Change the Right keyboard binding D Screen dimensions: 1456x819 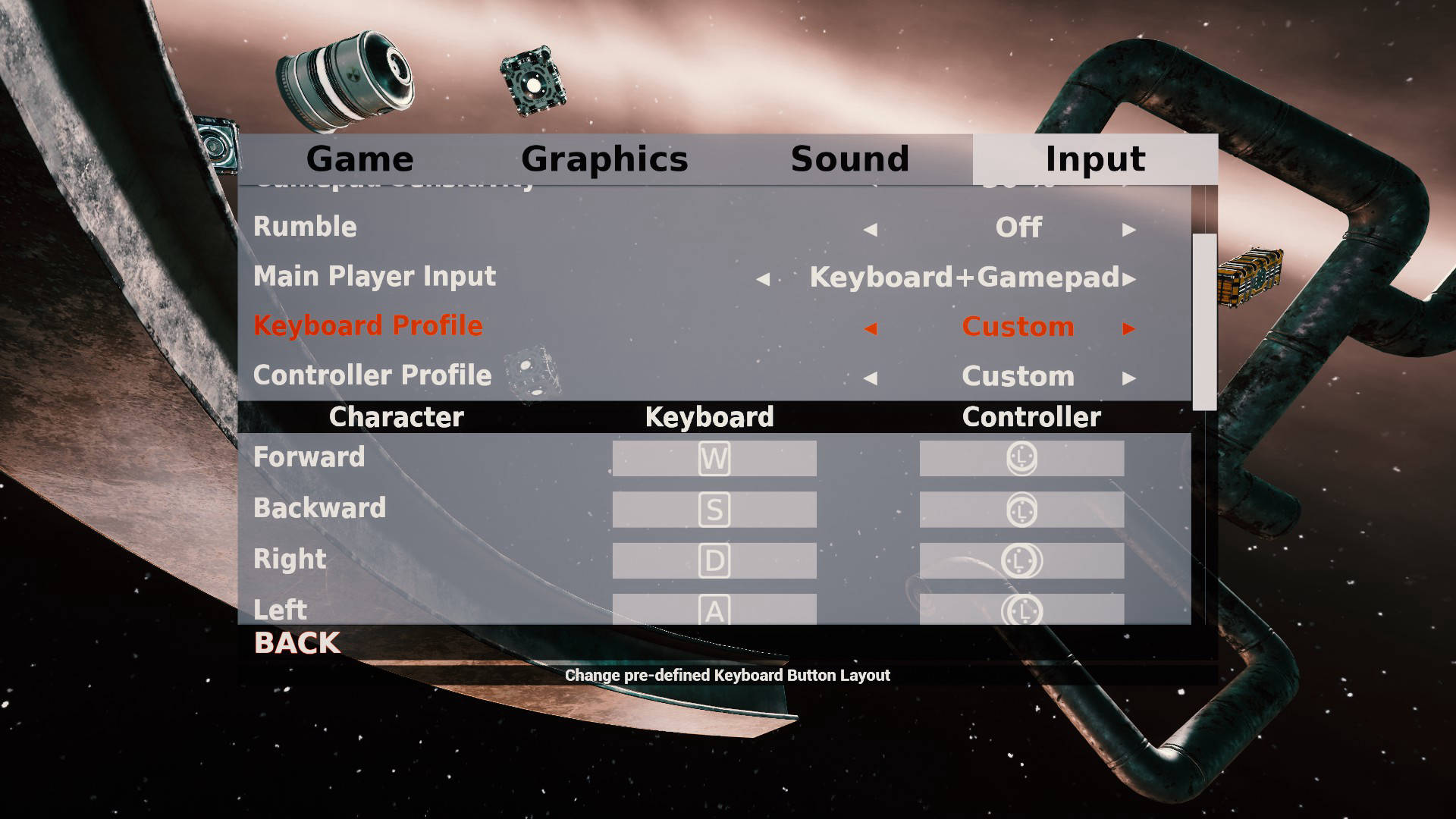coord(714,560)
